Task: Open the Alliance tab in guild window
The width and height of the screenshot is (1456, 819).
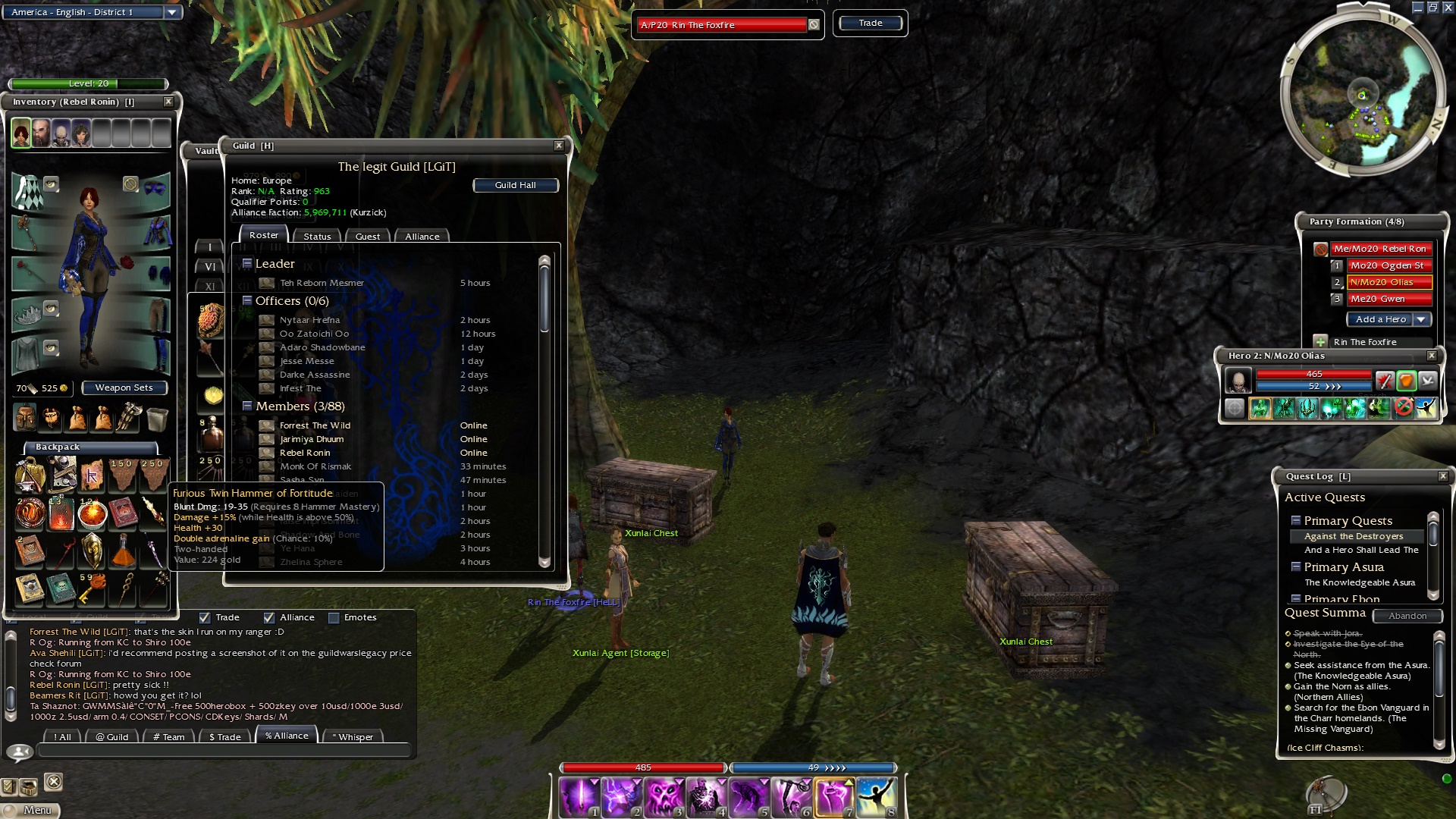Action: click(422, 237)
